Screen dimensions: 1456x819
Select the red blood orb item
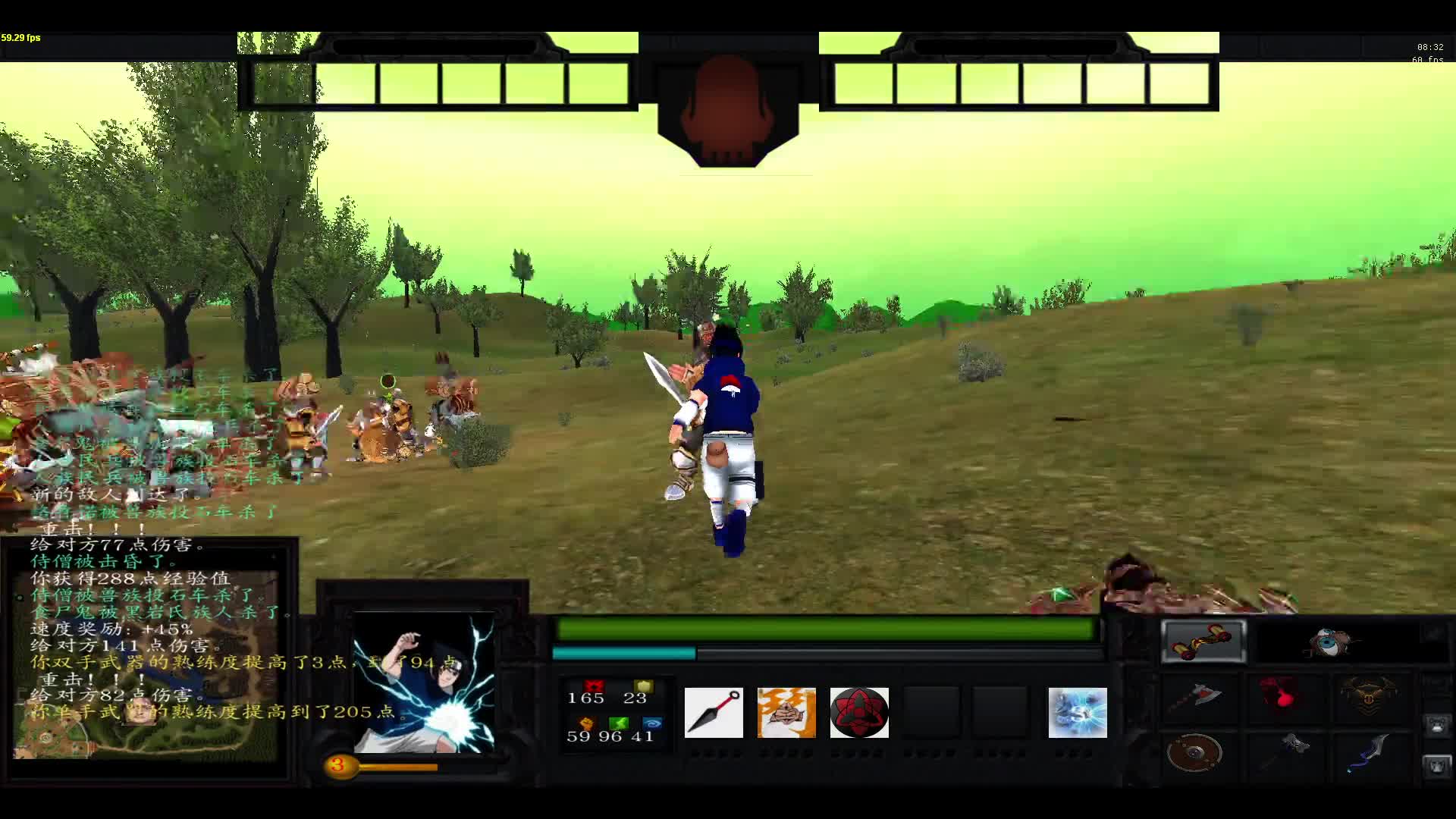click(1278, 695)
